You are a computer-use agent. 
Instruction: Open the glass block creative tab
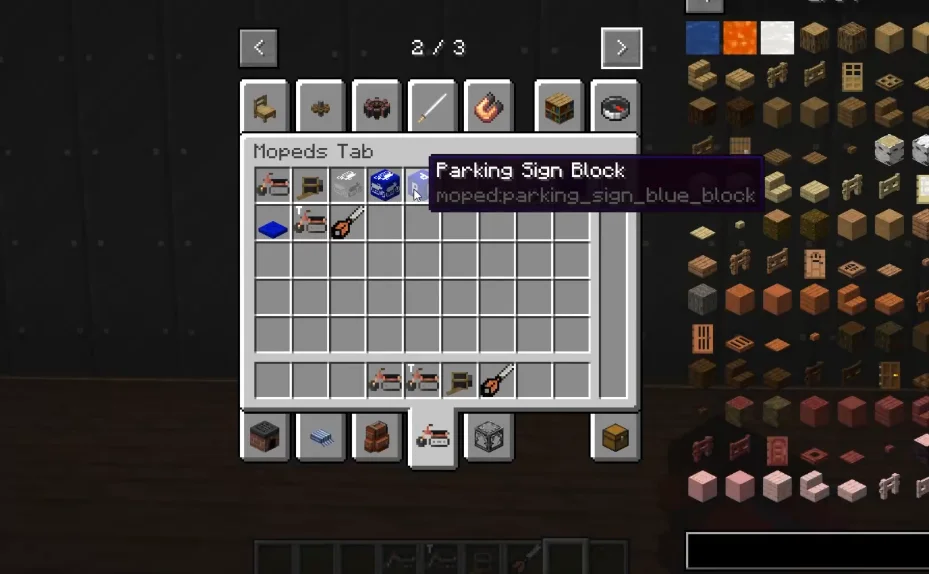[489, 437]
